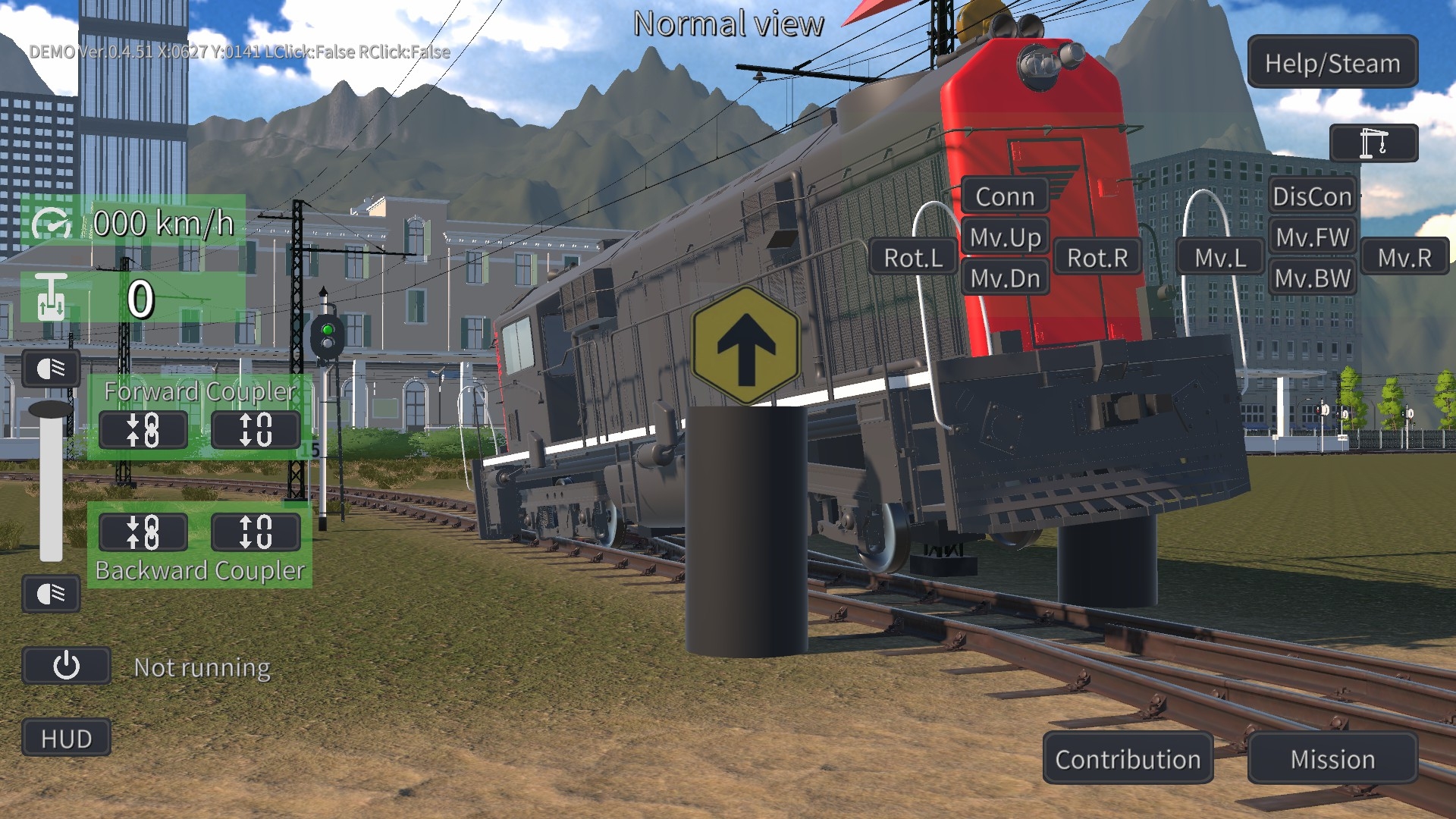The width and height of the screenshot is (1456, 819).
Task: Toggle the HUD button
Action: (67, 738)
